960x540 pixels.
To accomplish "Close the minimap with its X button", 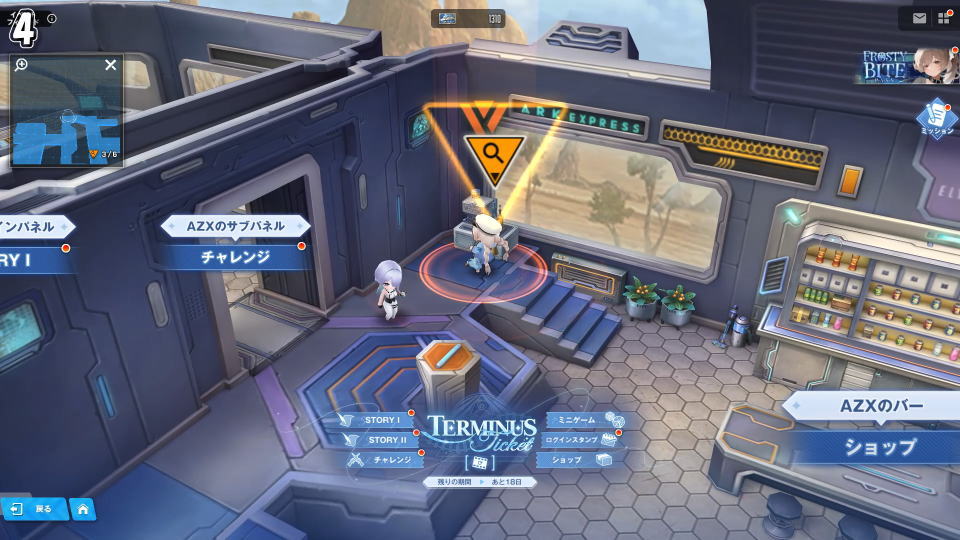I will (x=111, y=65).
